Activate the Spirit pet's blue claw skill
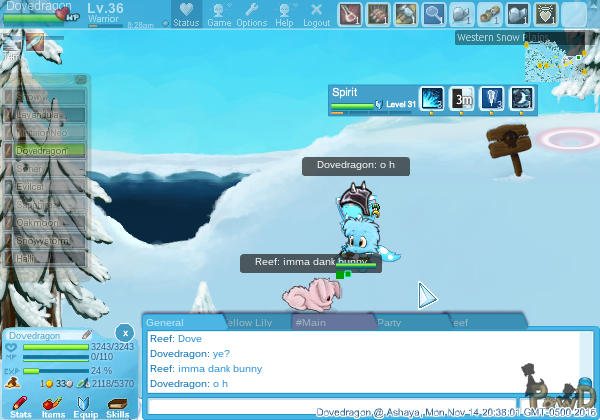600x420 pixels. click(431, 98)
